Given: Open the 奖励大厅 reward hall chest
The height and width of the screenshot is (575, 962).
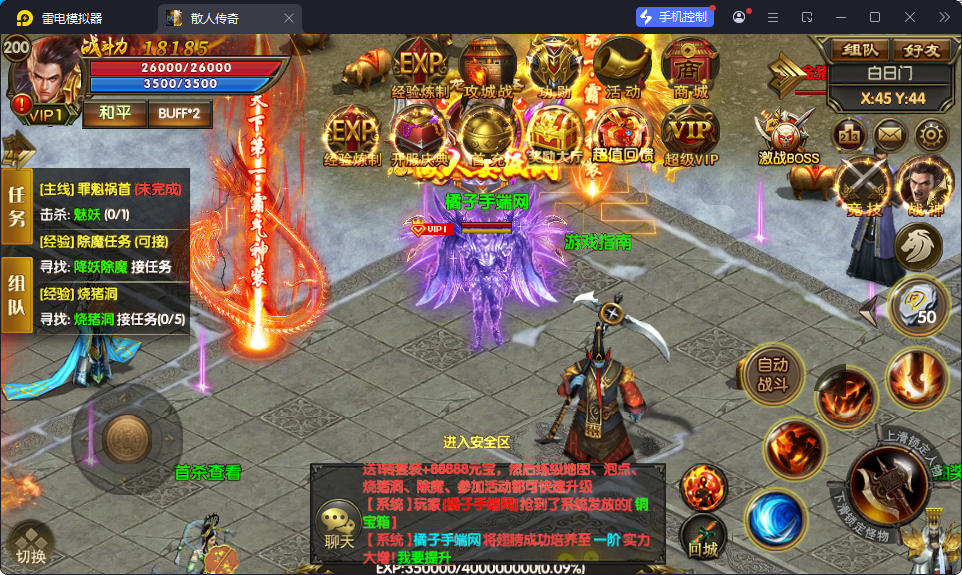Looking at the screenshot, I should pos(554,135).
